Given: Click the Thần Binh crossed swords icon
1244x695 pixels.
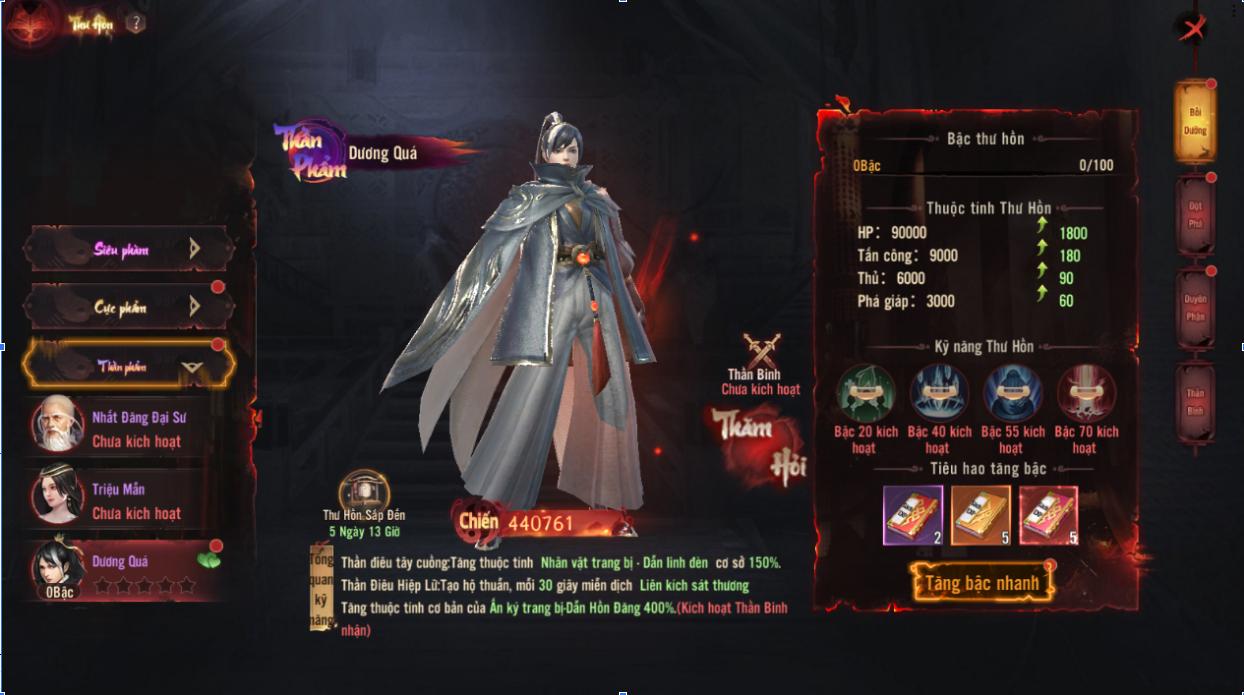Looking at the screenshot, I should (x=761, y=354).
